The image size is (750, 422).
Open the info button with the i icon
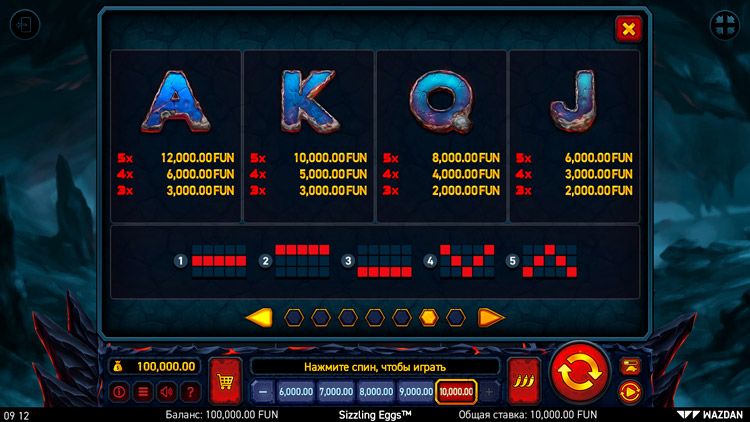(119, 392)
